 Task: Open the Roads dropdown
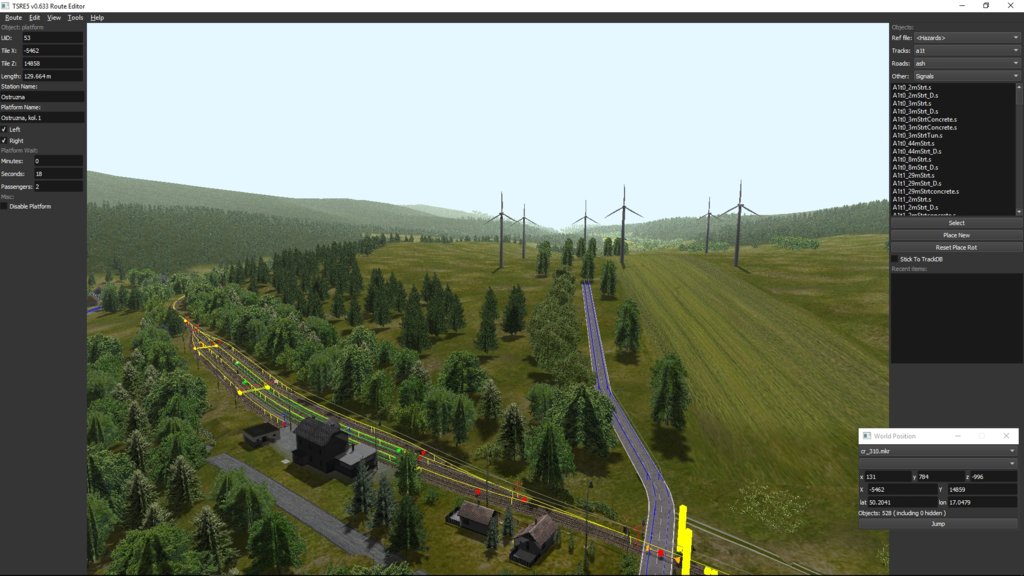(x=967, y=63)
